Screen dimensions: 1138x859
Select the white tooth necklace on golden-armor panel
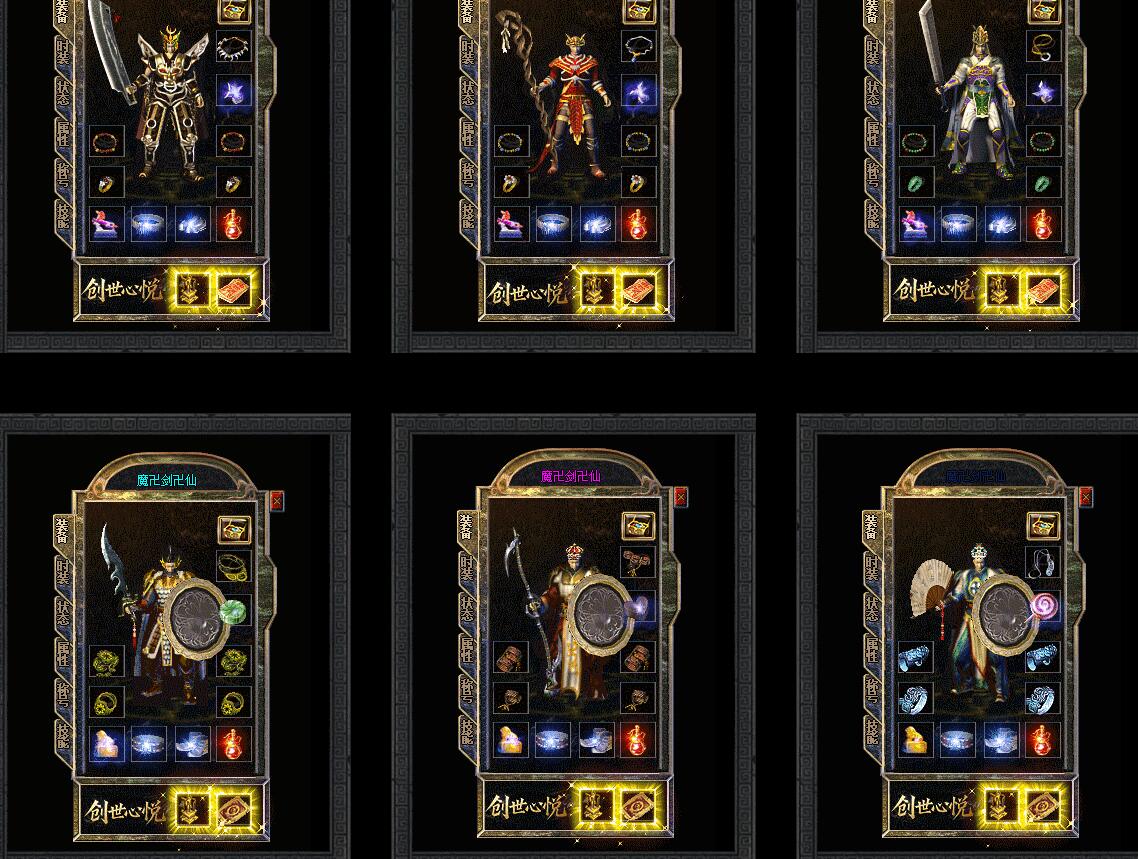point(233,47)
